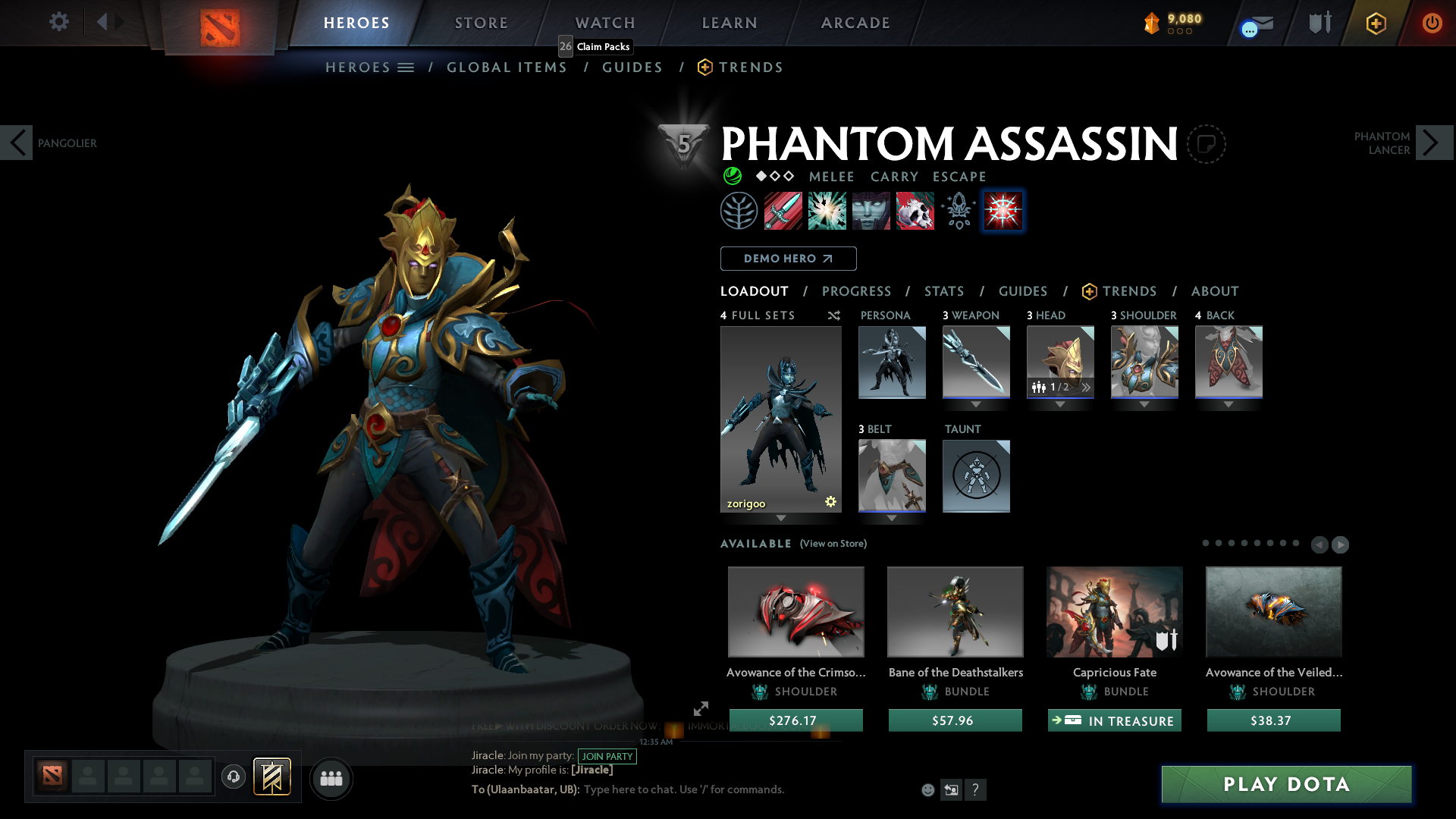Shuffle the full sets with the randomize icon
1456x819 pixels.
[833, 315]
